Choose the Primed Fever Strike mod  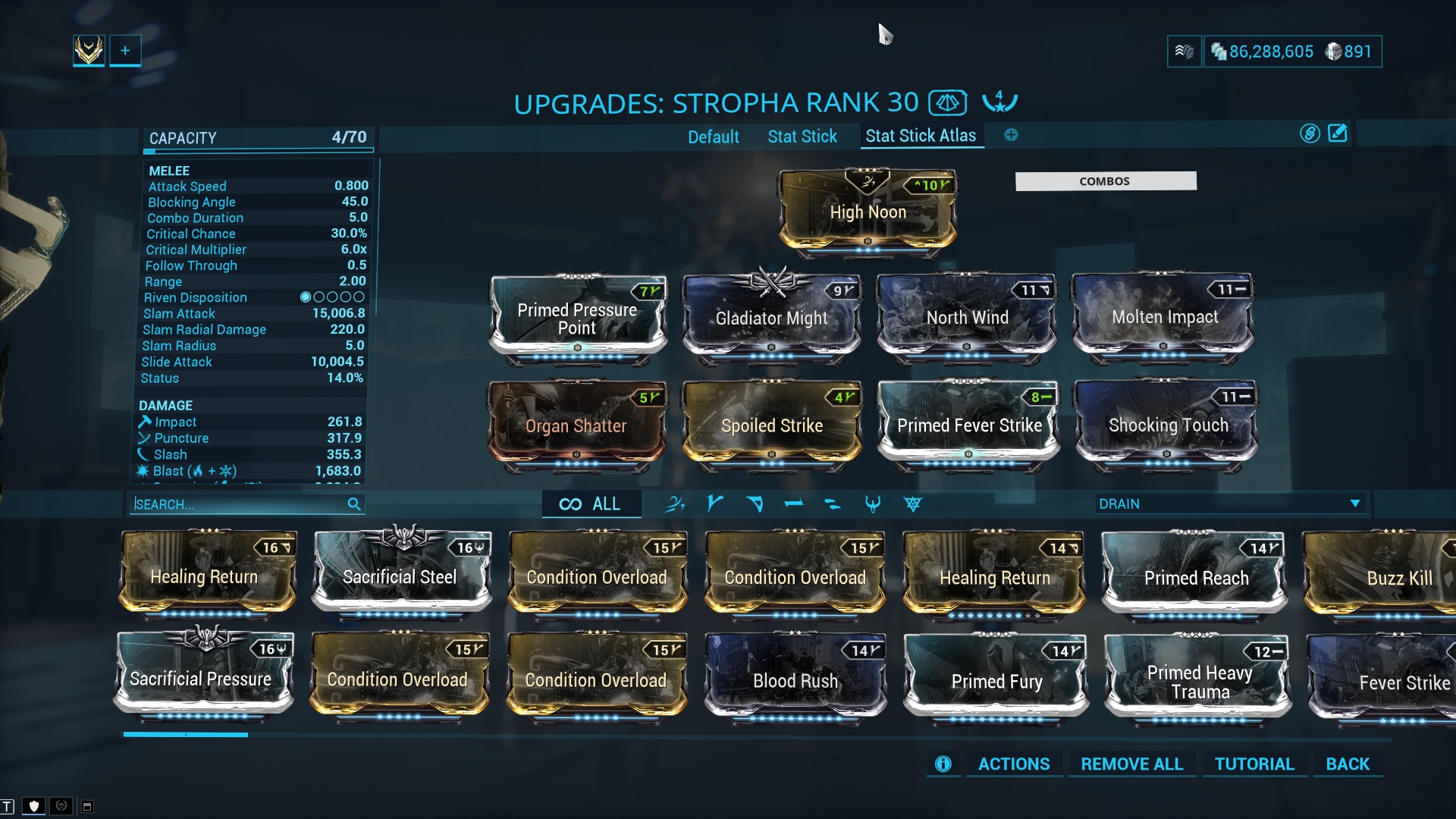(968, 425)
